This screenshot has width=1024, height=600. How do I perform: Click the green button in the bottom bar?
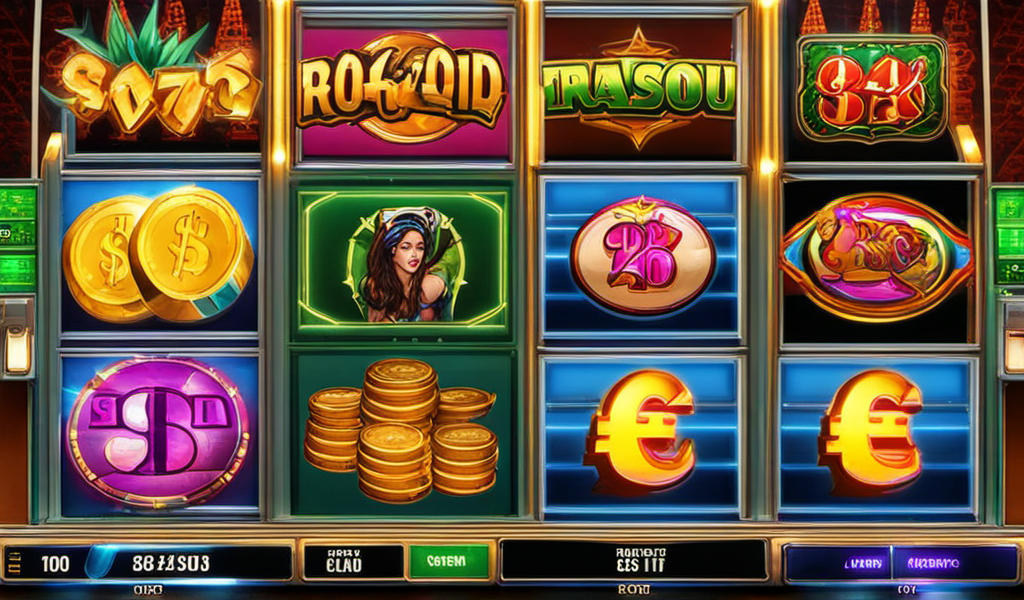pos(449,562)
